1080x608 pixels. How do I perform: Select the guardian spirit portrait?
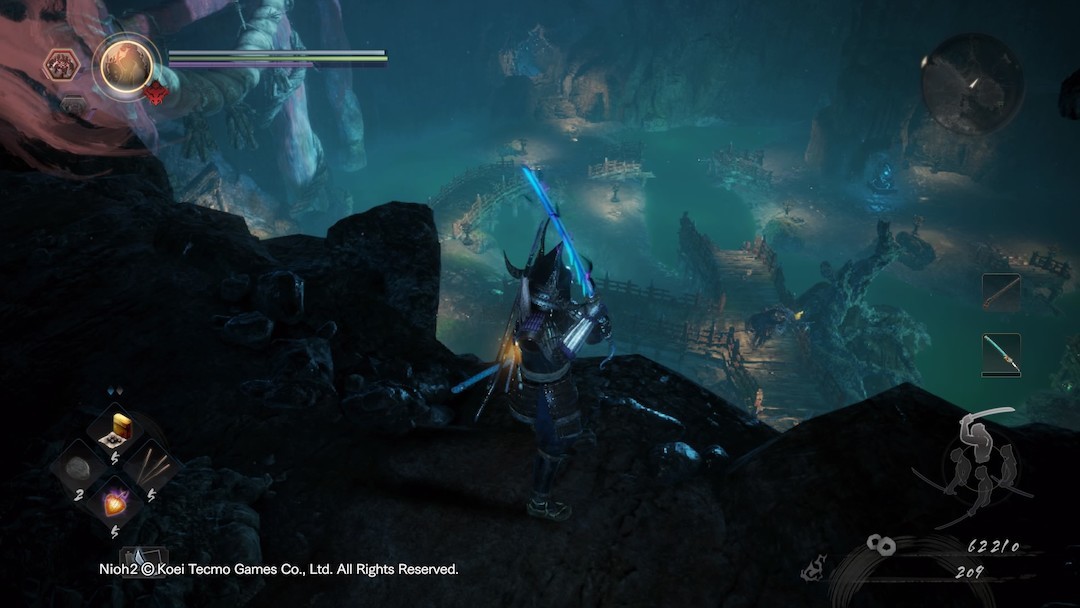127,65
